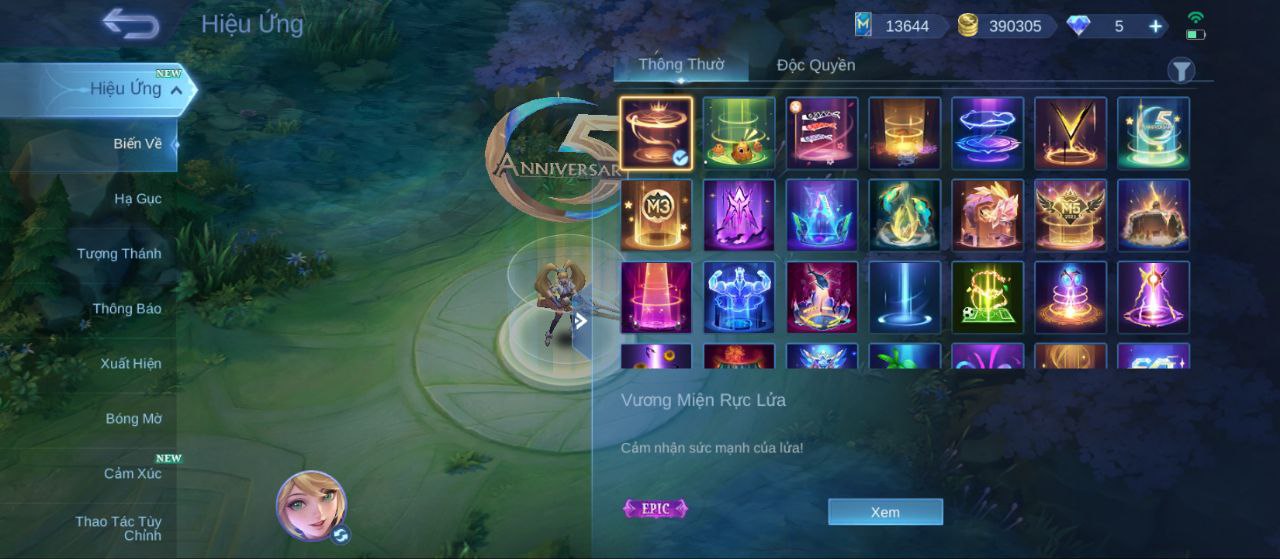Open the Biến Về effect category
This screenshot has width=1280, height=559.
137,143
